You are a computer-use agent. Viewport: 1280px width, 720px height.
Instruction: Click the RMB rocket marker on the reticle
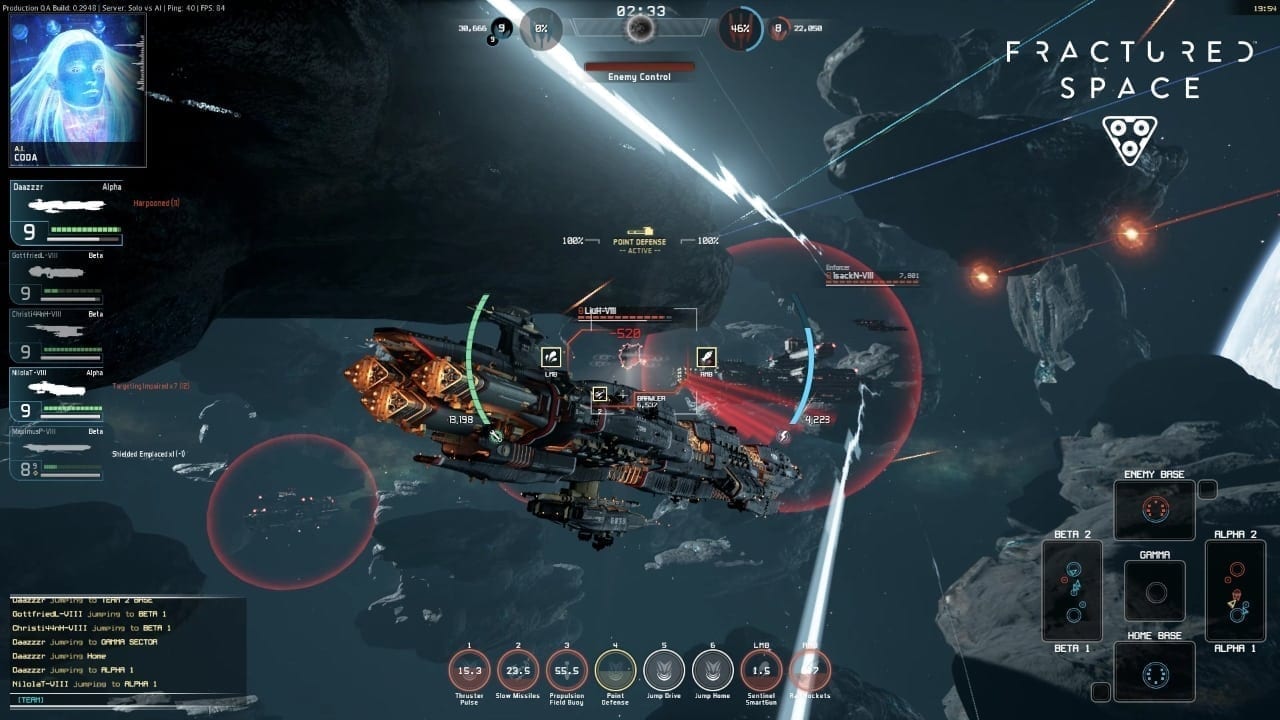tap(706, 357)
